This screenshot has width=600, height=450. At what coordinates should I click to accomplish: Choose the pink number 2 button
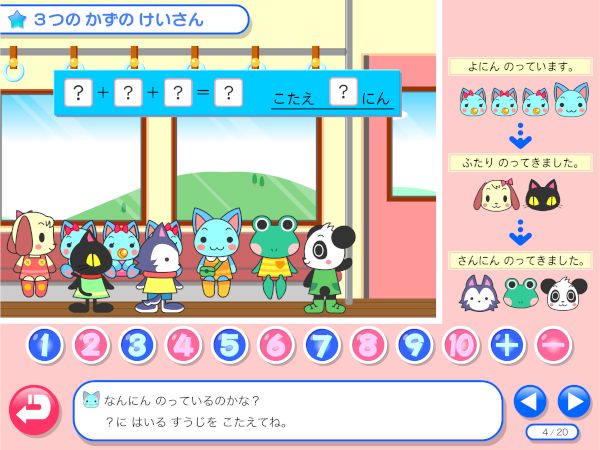(x=90, y=345)
